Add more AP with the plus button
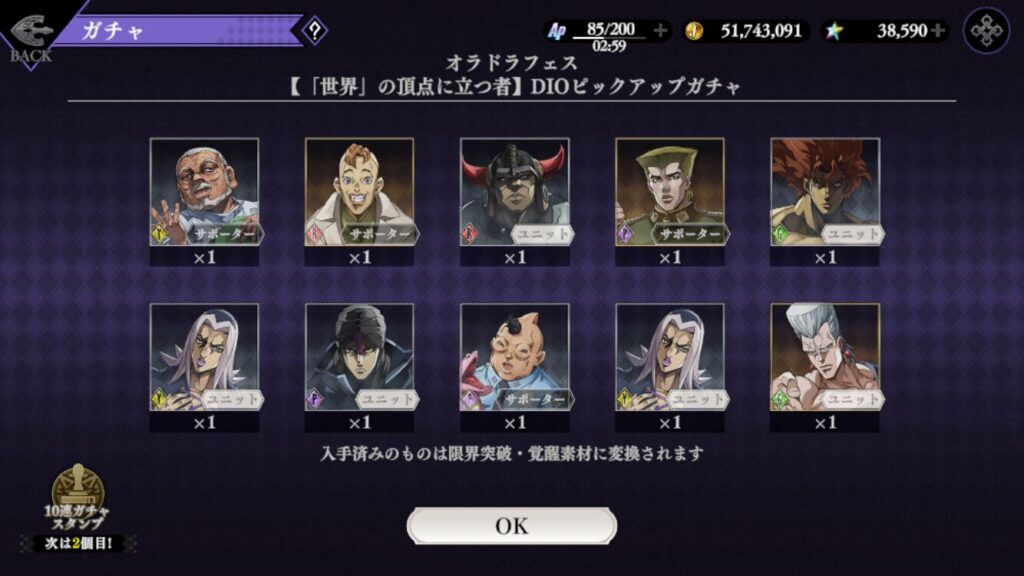 tap(660, 30)
